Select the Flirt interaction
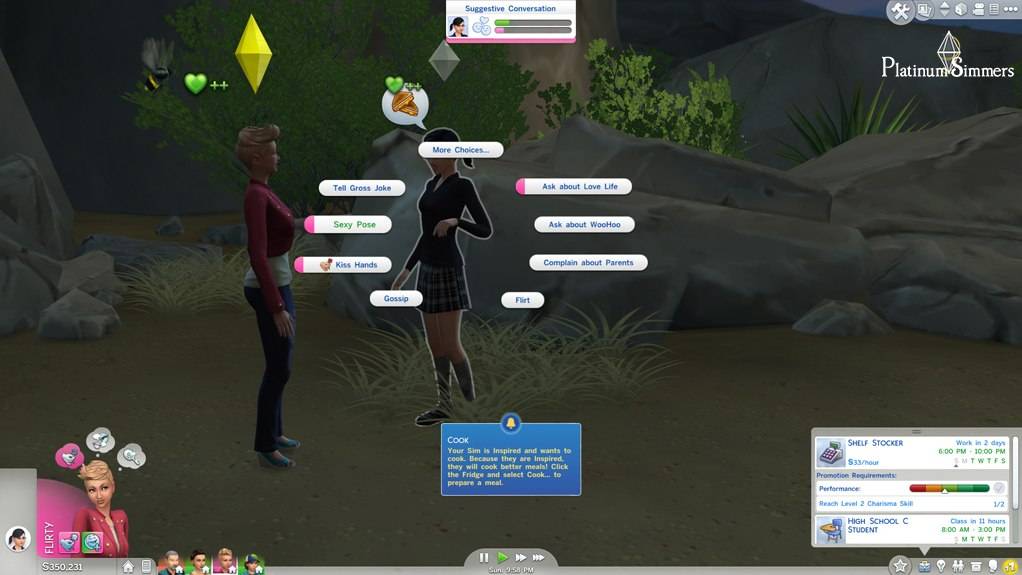Image resolution: width=1022 pixels, height=575 pixels. pos(522,300)
